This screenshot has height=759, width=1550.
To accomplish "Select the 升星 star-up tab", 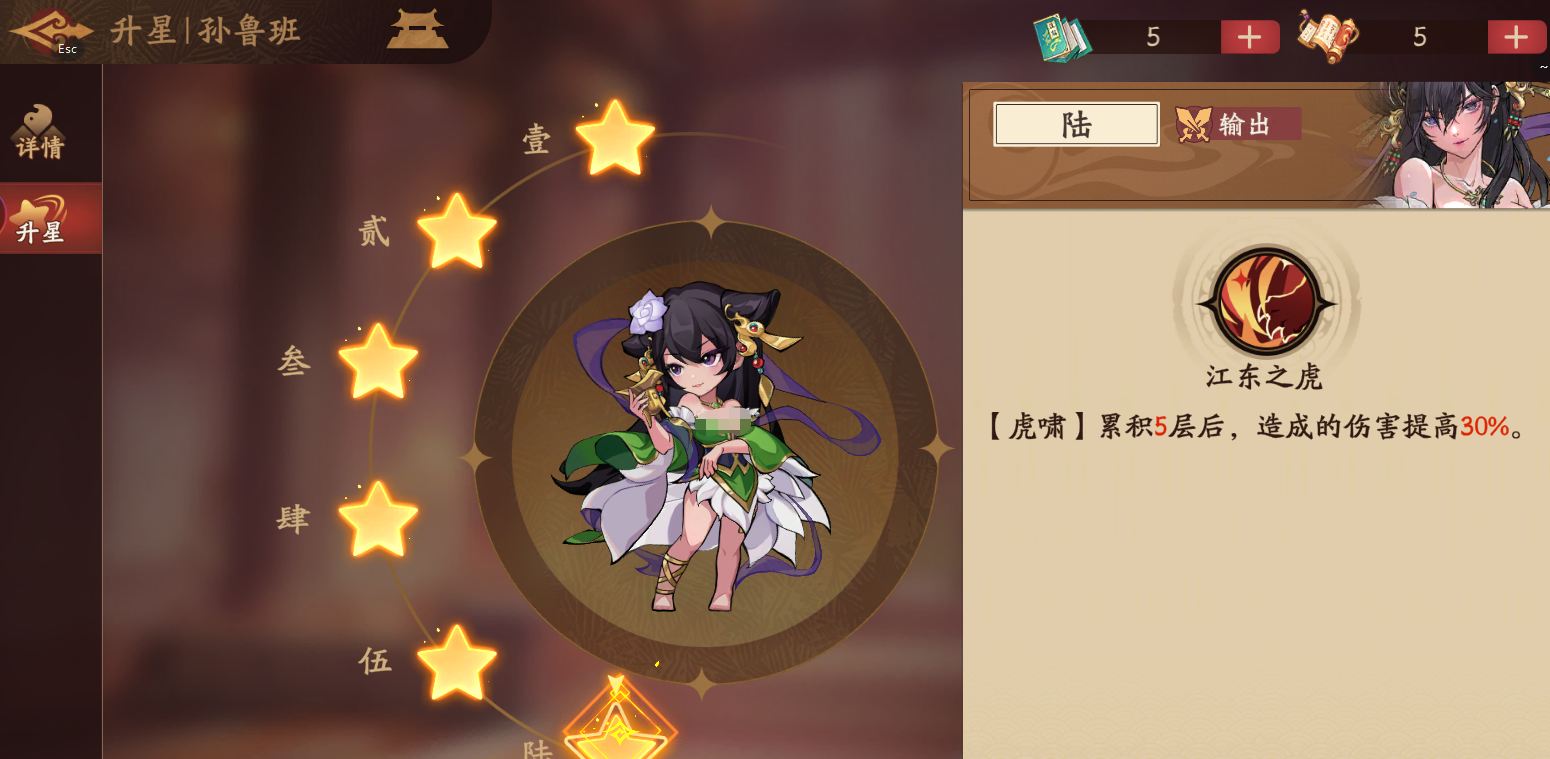I will coord(41,219).
